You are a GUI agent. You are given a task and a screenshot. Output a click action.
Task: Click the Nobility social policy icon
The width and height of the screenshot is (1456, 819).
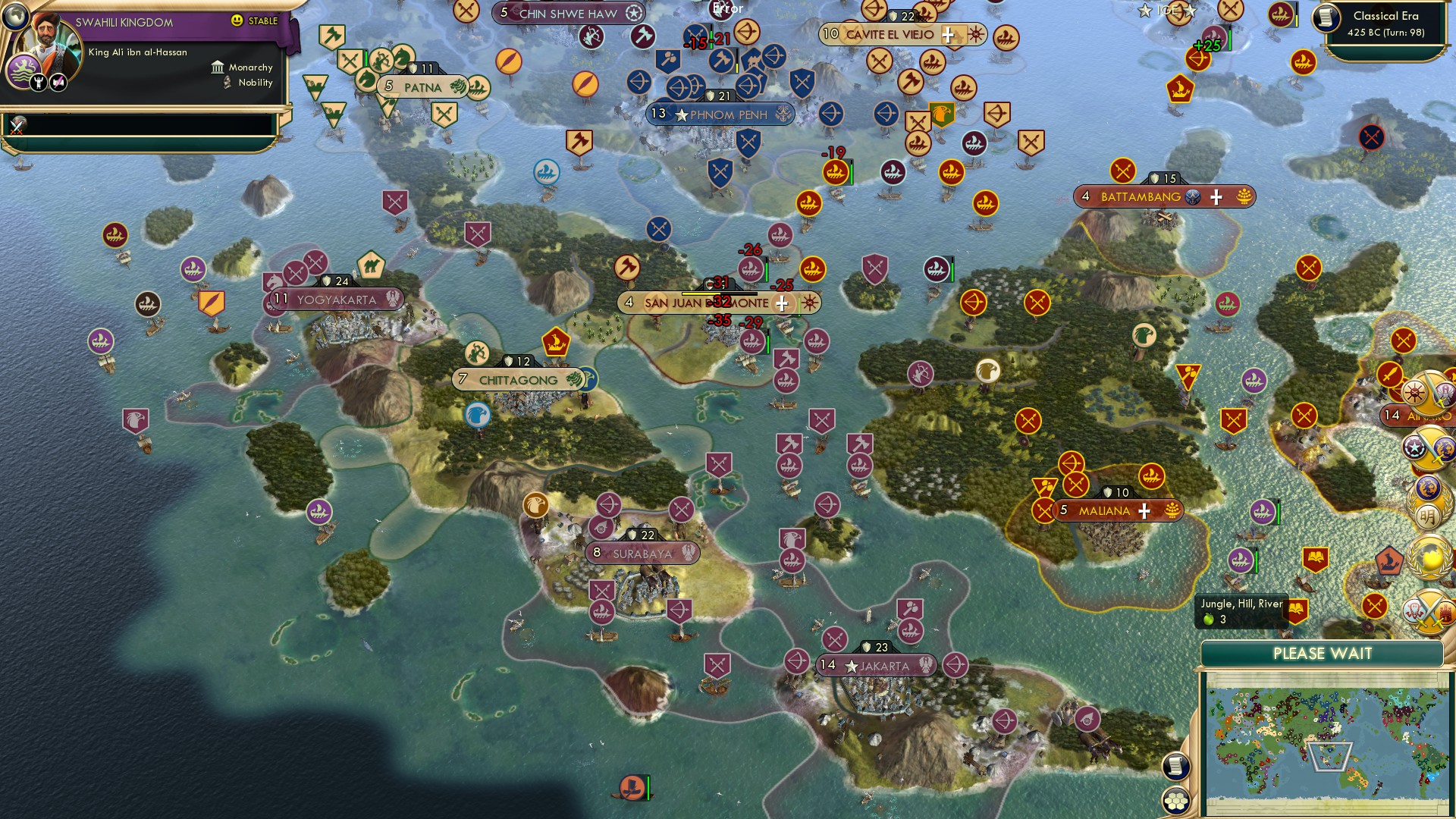[x=227, y=83]
